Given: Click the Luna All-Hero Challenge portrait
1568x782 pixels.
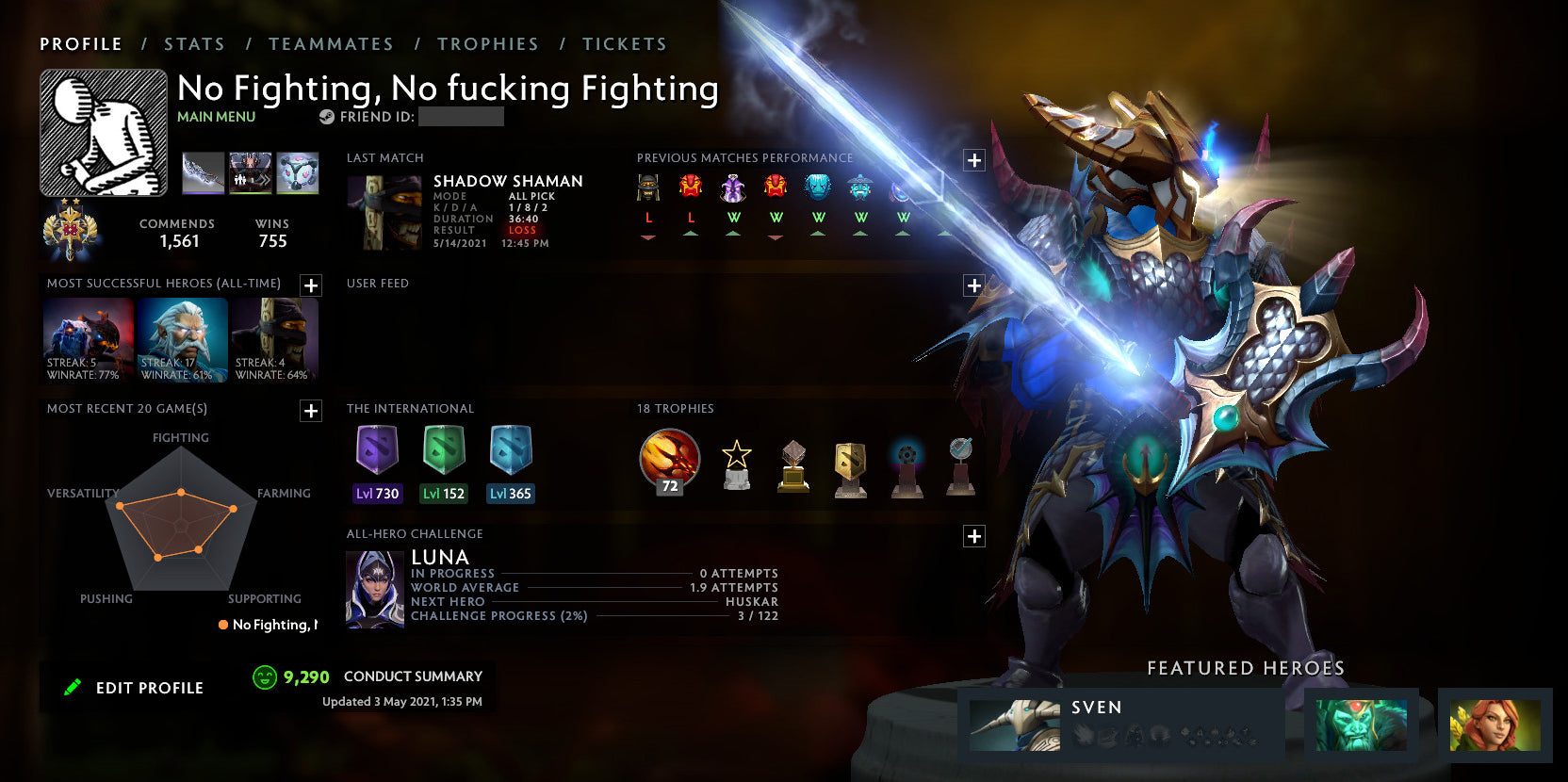Looking at the screenshot, I should pyautogui.click(x=374, y=587).
